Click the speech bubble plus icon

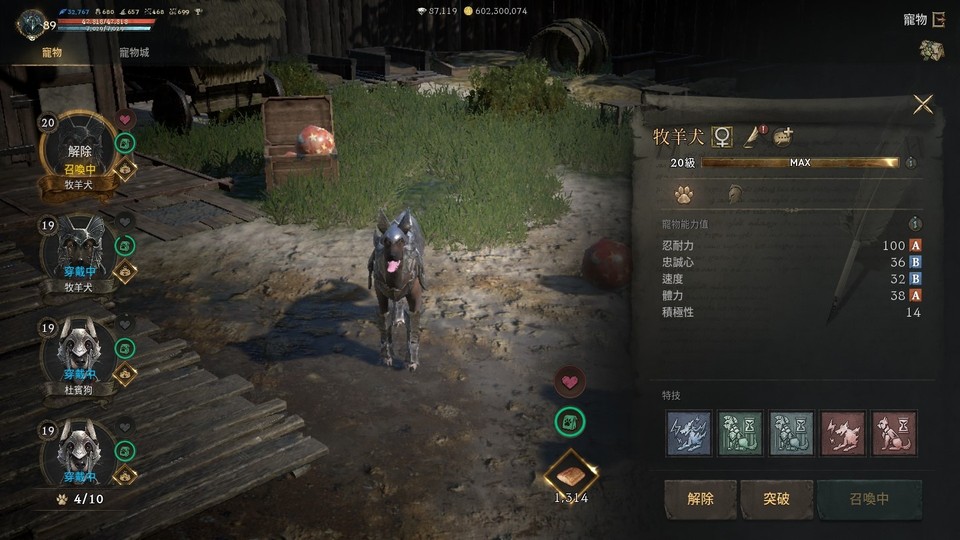pos(783,137)
